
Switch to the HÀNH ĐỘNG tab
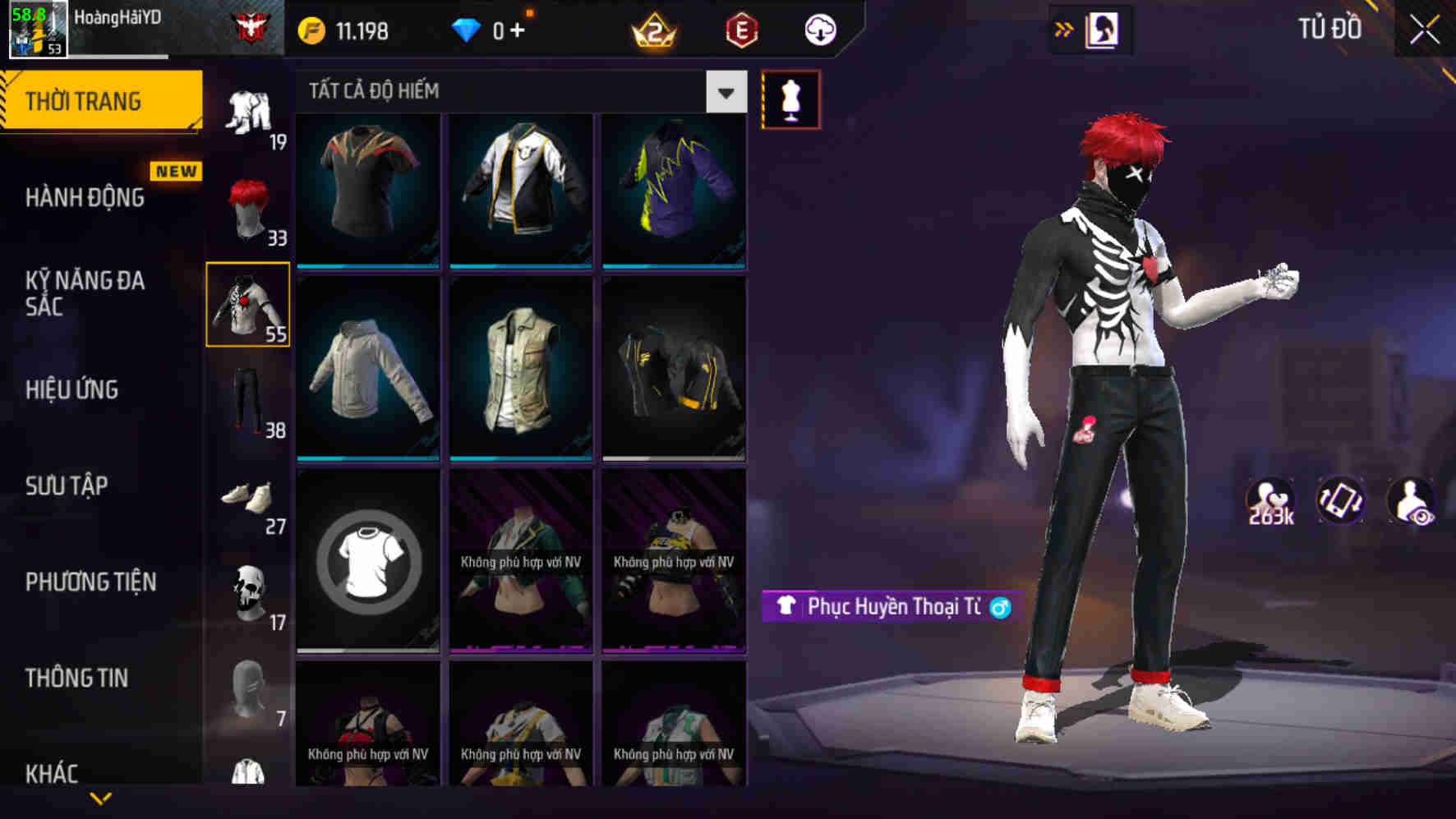85,198
